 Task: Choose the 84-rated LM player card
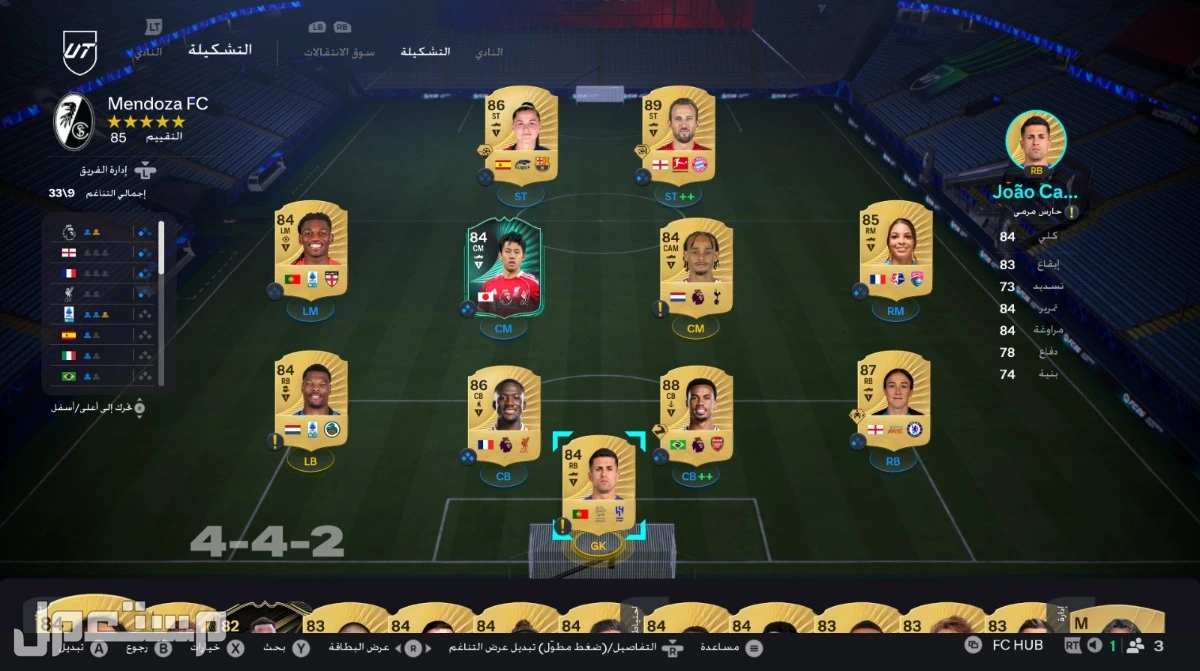310,248
